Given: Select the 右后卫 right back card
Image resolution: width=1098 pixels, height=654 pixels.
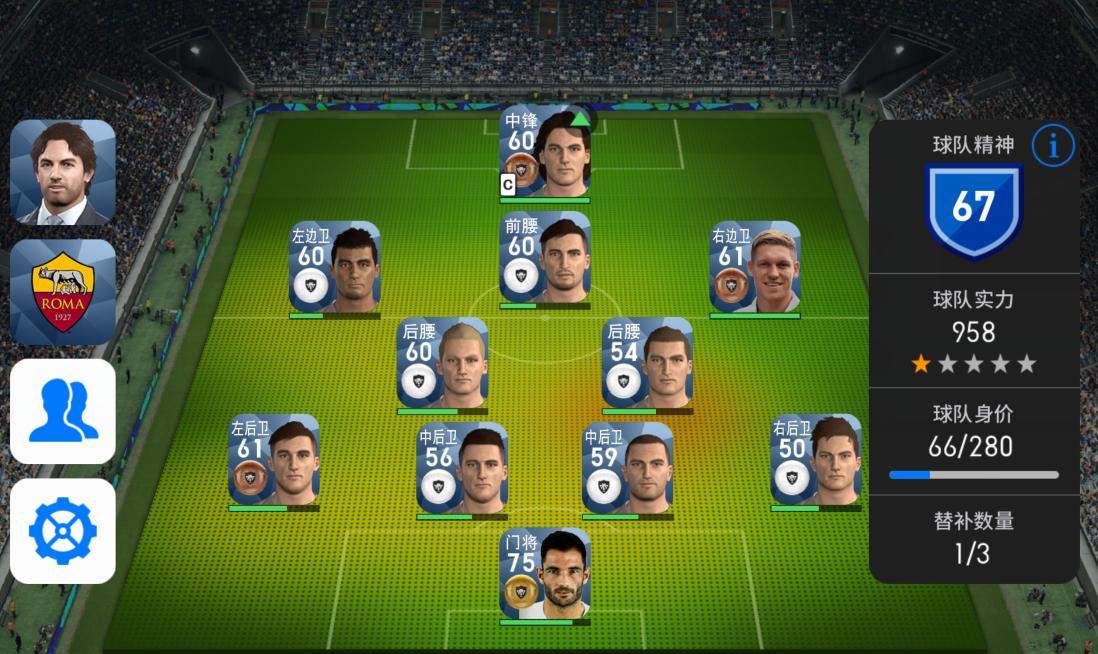Looking at the screenshot, I should coord(816,461).
